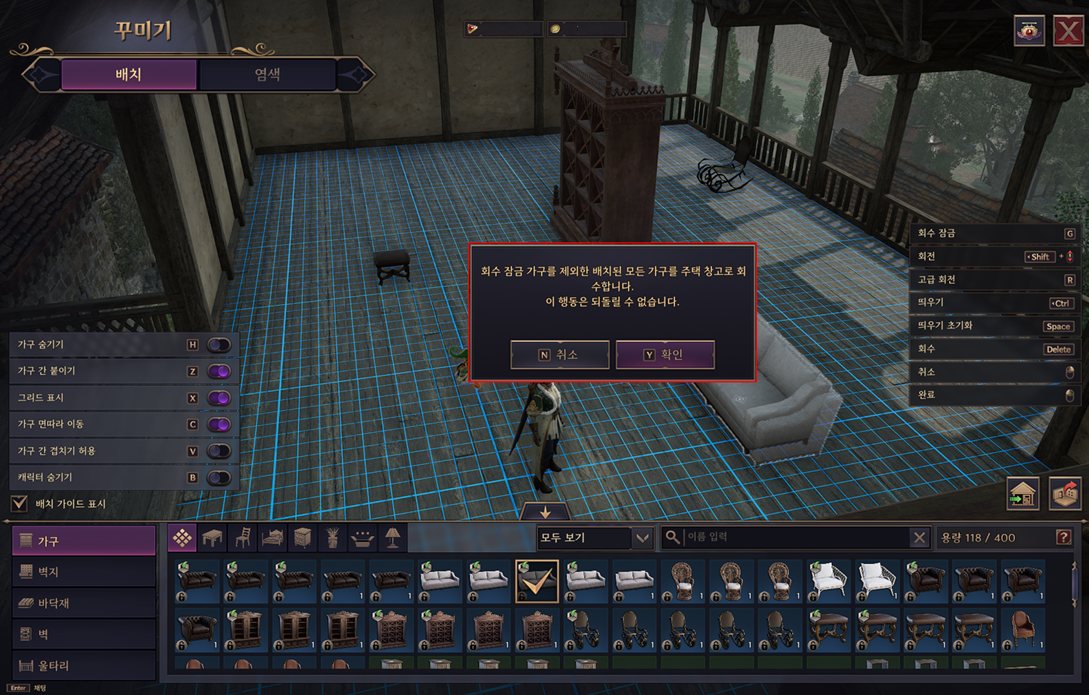Enable the 가구 간 겹치기 허용 toggle
1089x695 pixels.
point(219,451)
